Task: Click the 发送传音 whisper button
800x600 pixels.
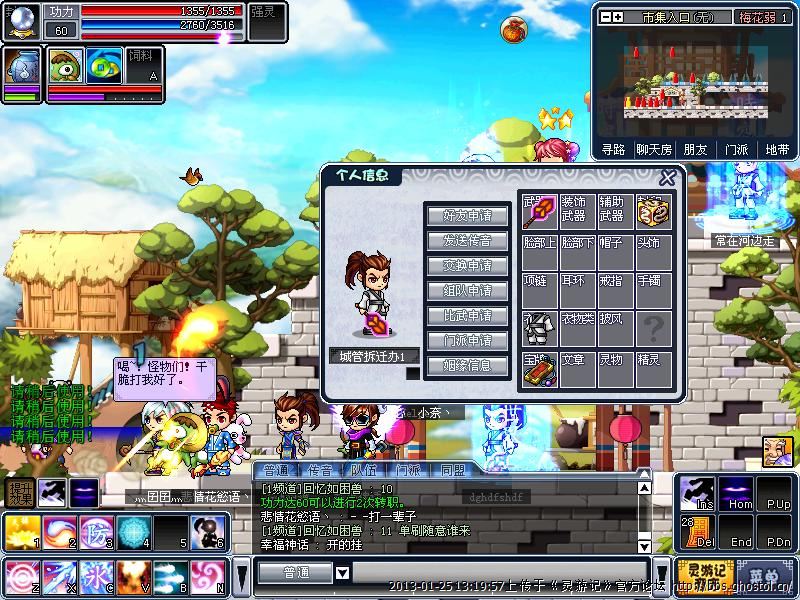Action: [x=467, y=240]
